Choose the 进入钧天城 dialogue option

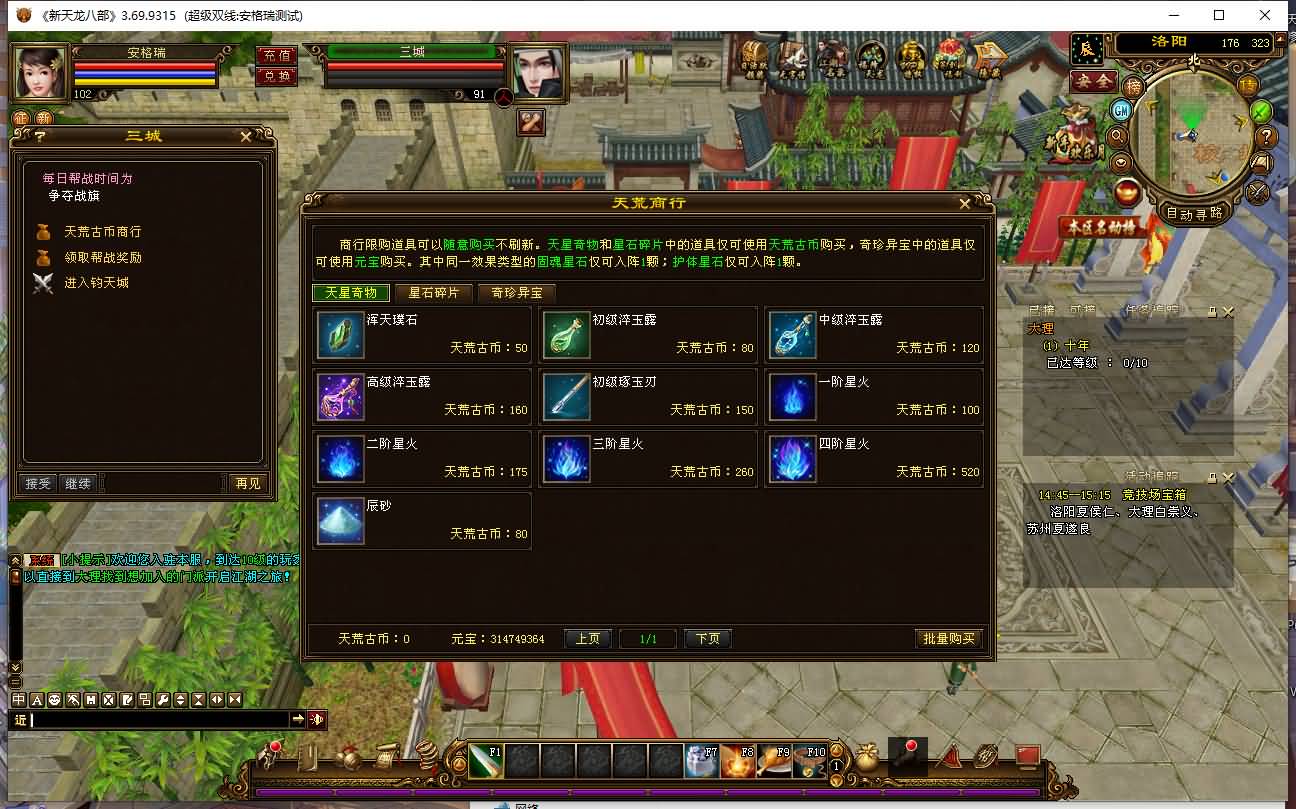96,283
